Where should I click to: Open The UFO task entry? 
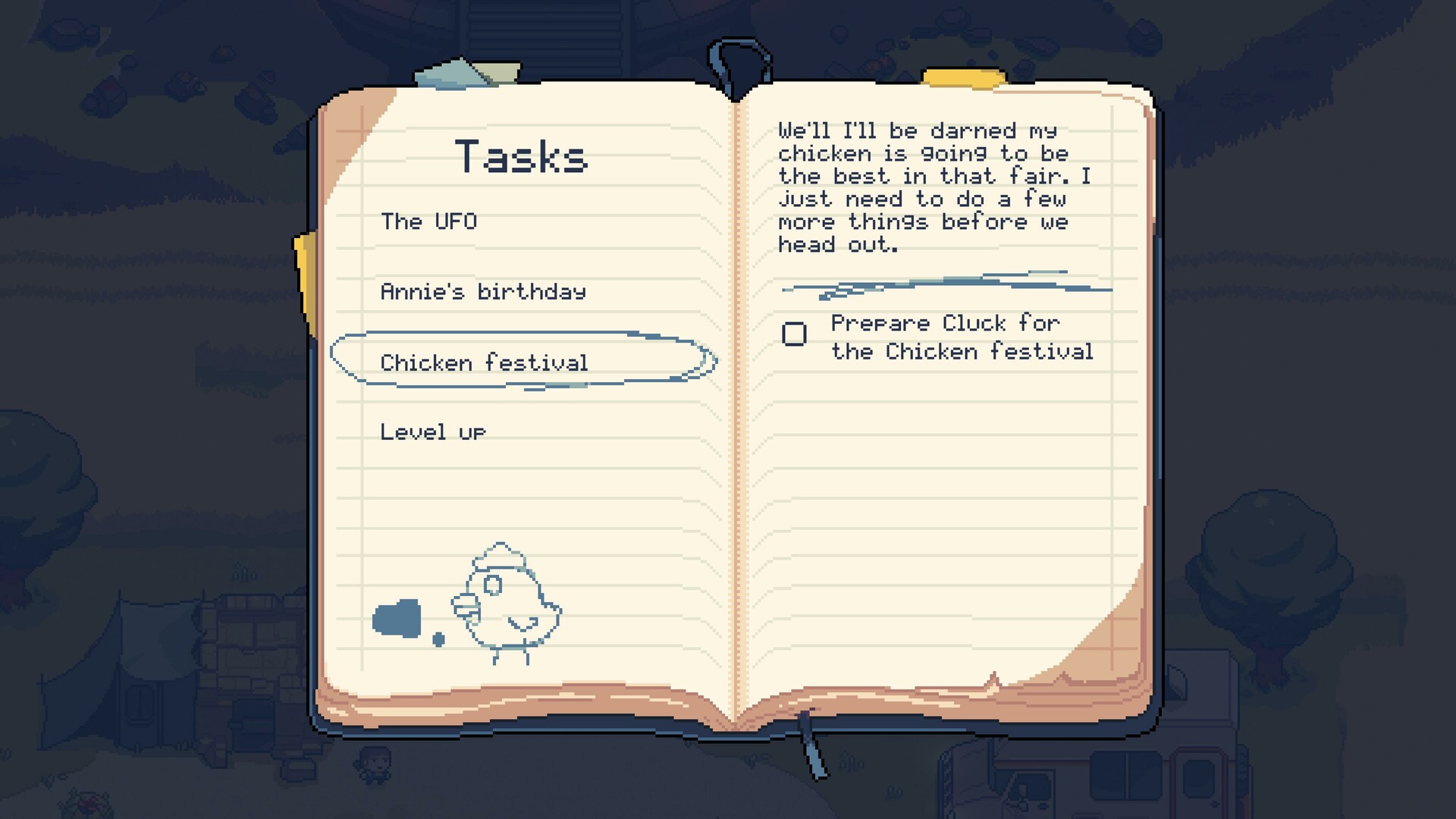(x=429, y=222)
